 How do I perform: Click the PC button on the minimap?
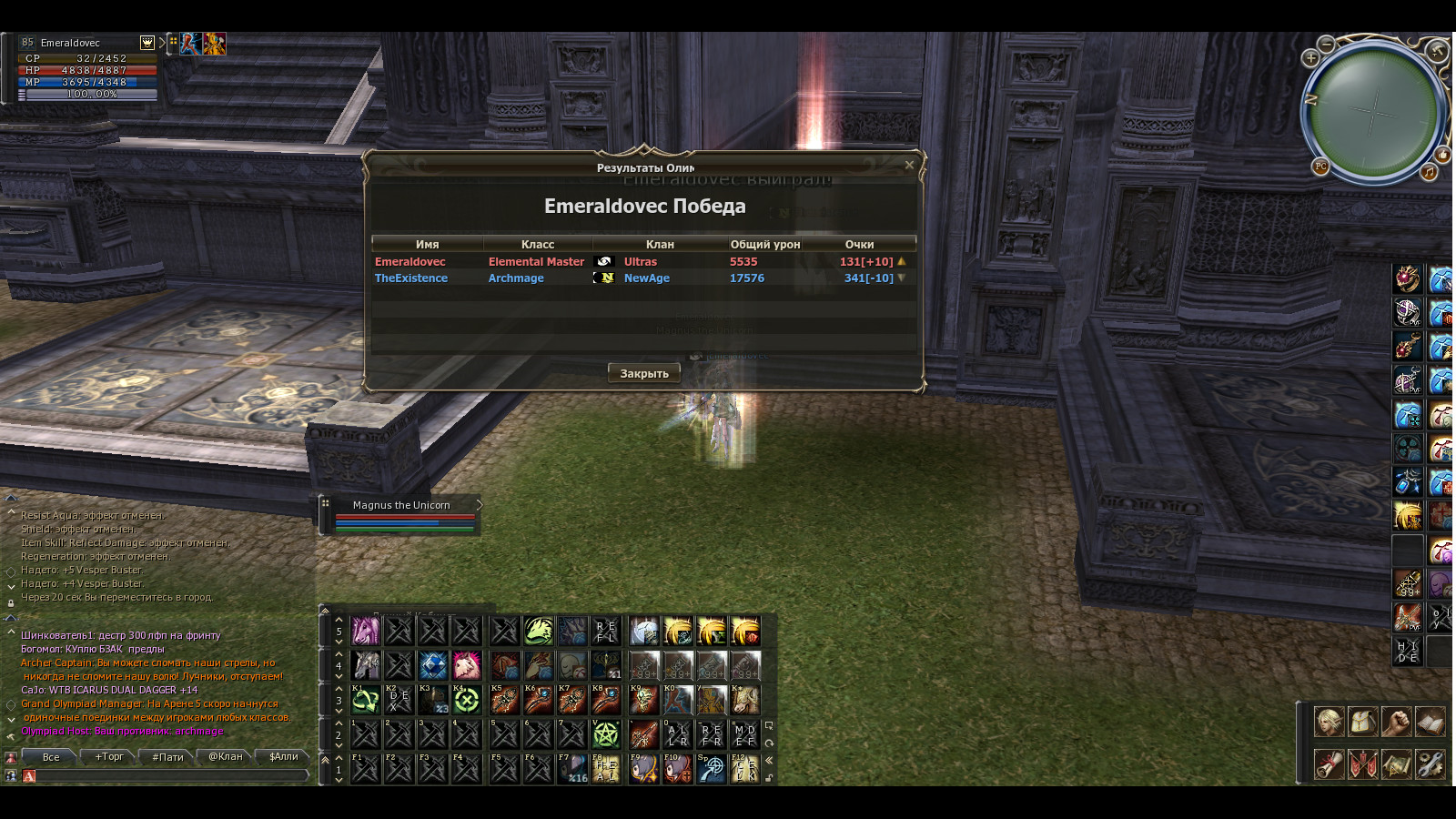click(x=1320, y=167)
